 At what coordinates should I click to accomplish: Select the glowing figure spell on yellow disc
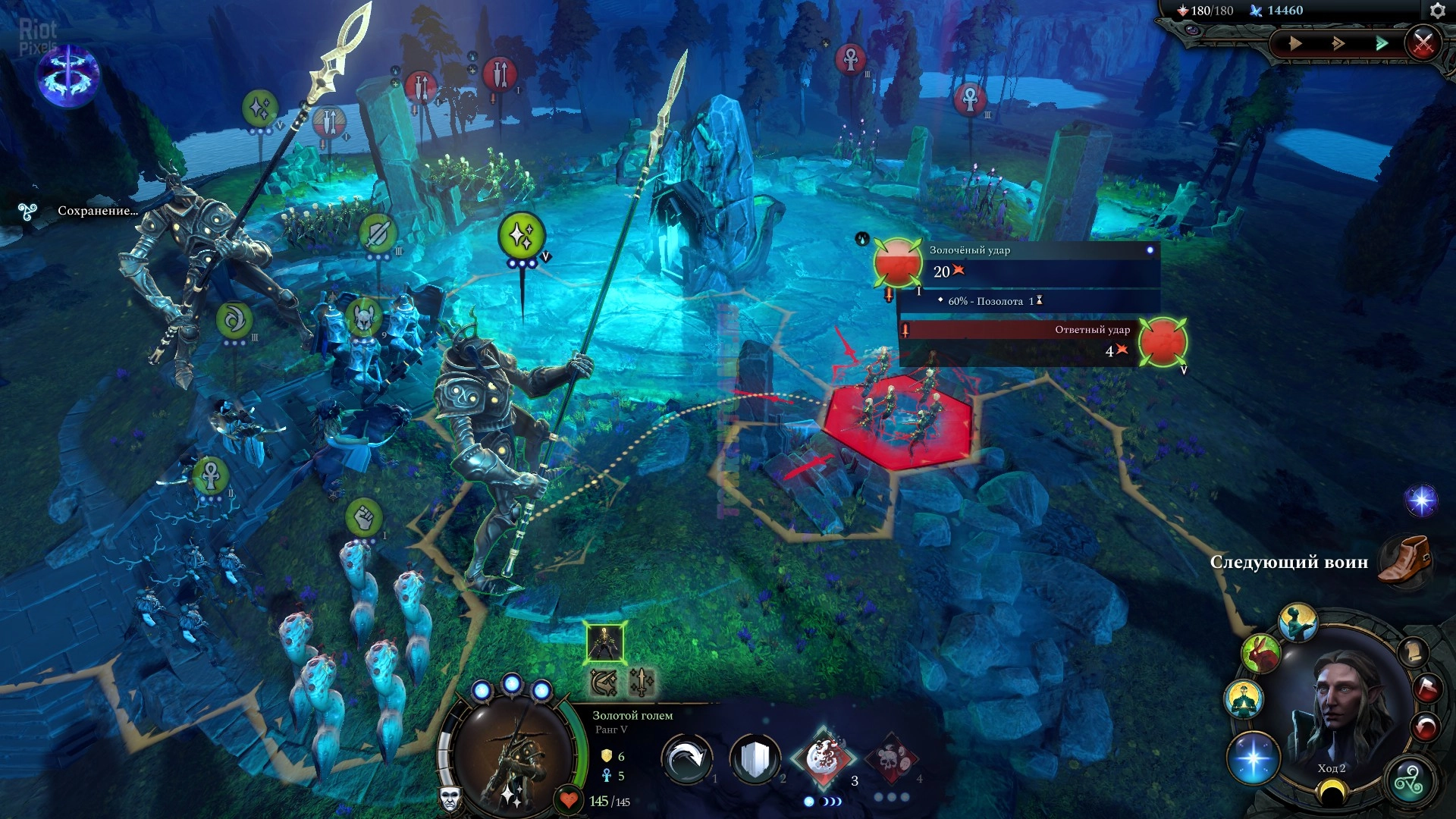pyautogui.click(x=1244, y=698)
